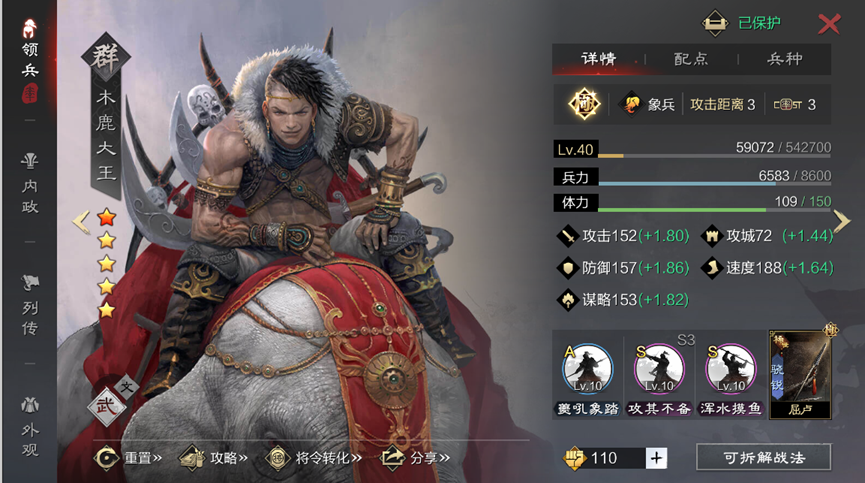Select the 蛮吼象踏 skill icon
Viewport: 865px width, 483px height.
click(x=588, y=375)
